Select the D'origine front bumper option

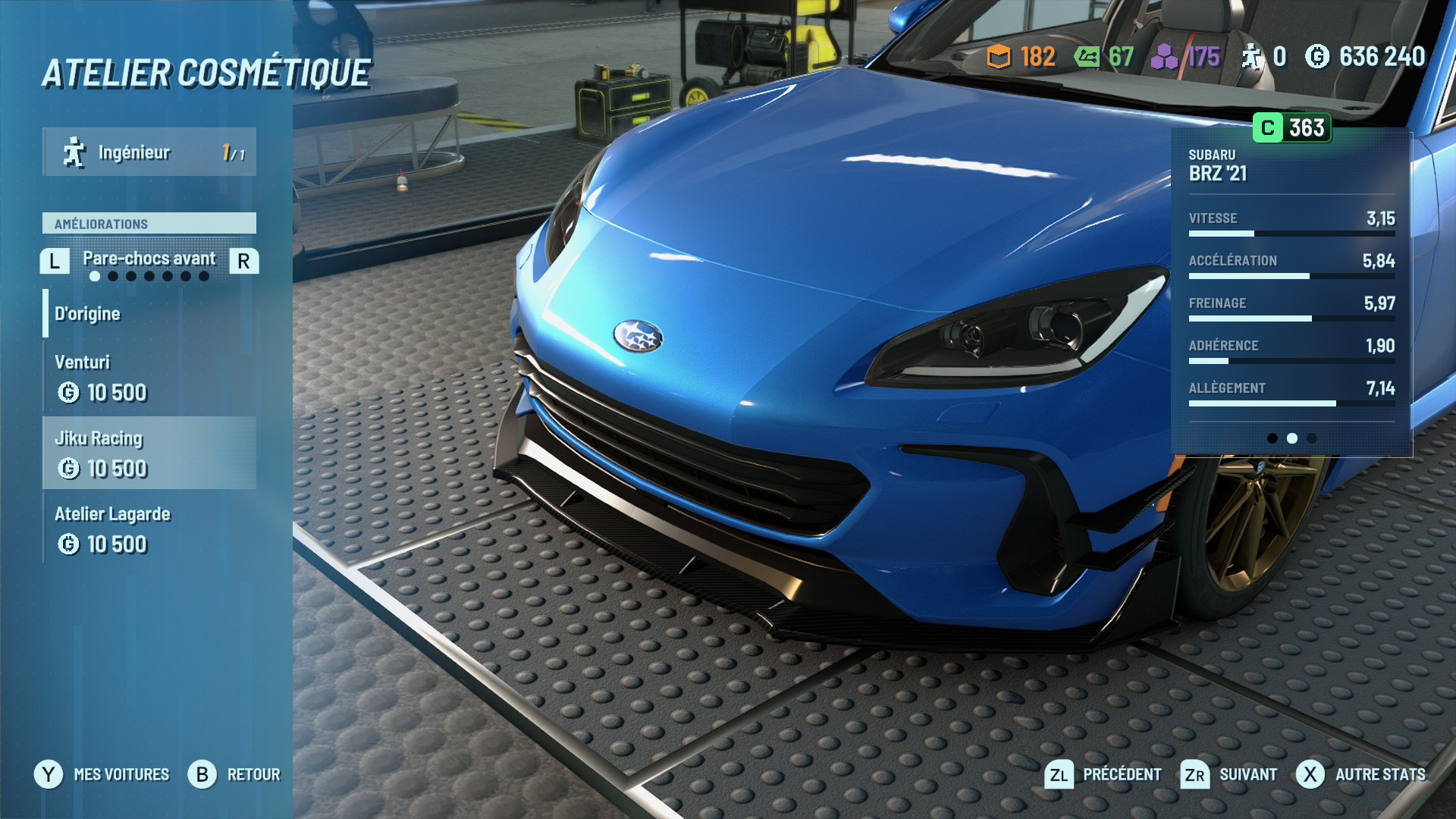point(149,314)
